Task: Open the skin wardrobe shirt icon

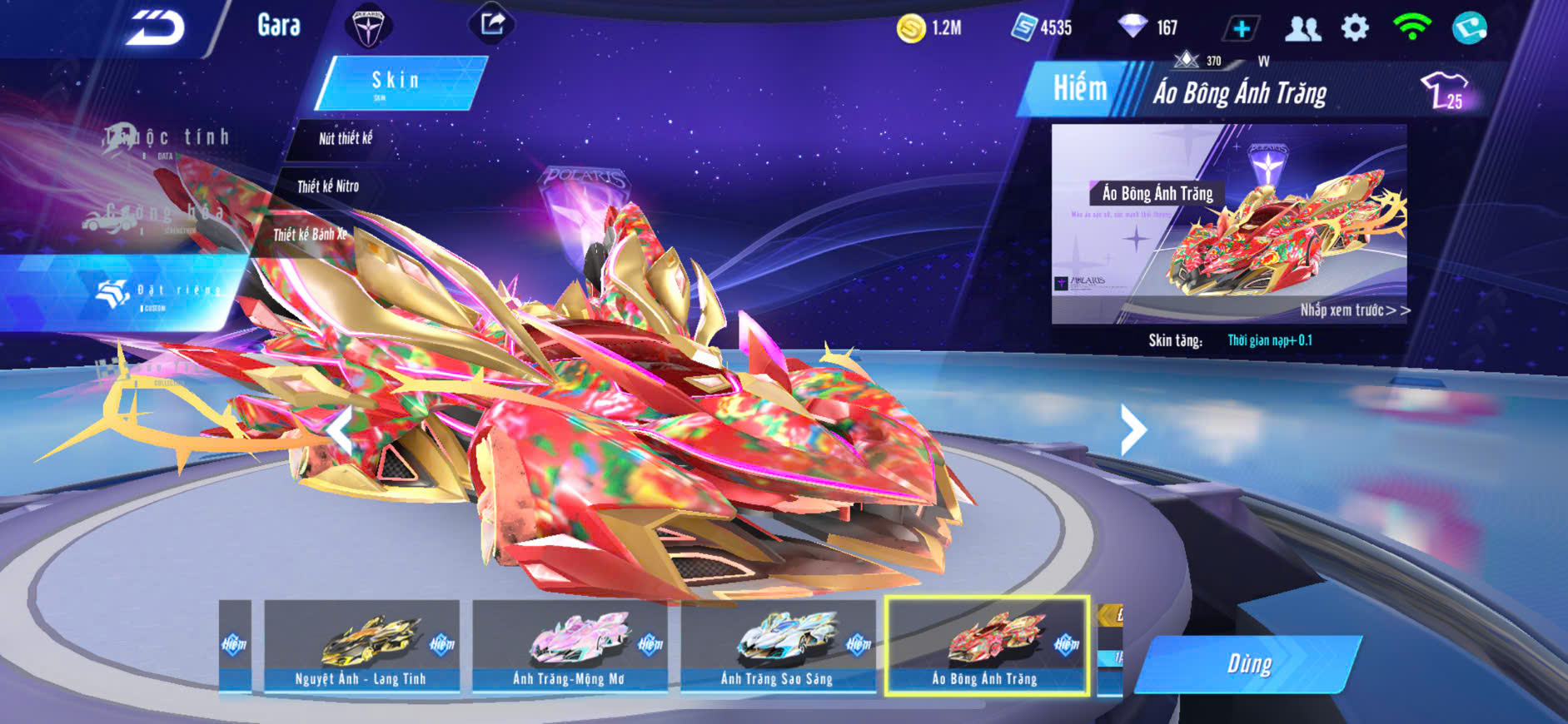Action: pyautogui.click(x=1445, y=90)
